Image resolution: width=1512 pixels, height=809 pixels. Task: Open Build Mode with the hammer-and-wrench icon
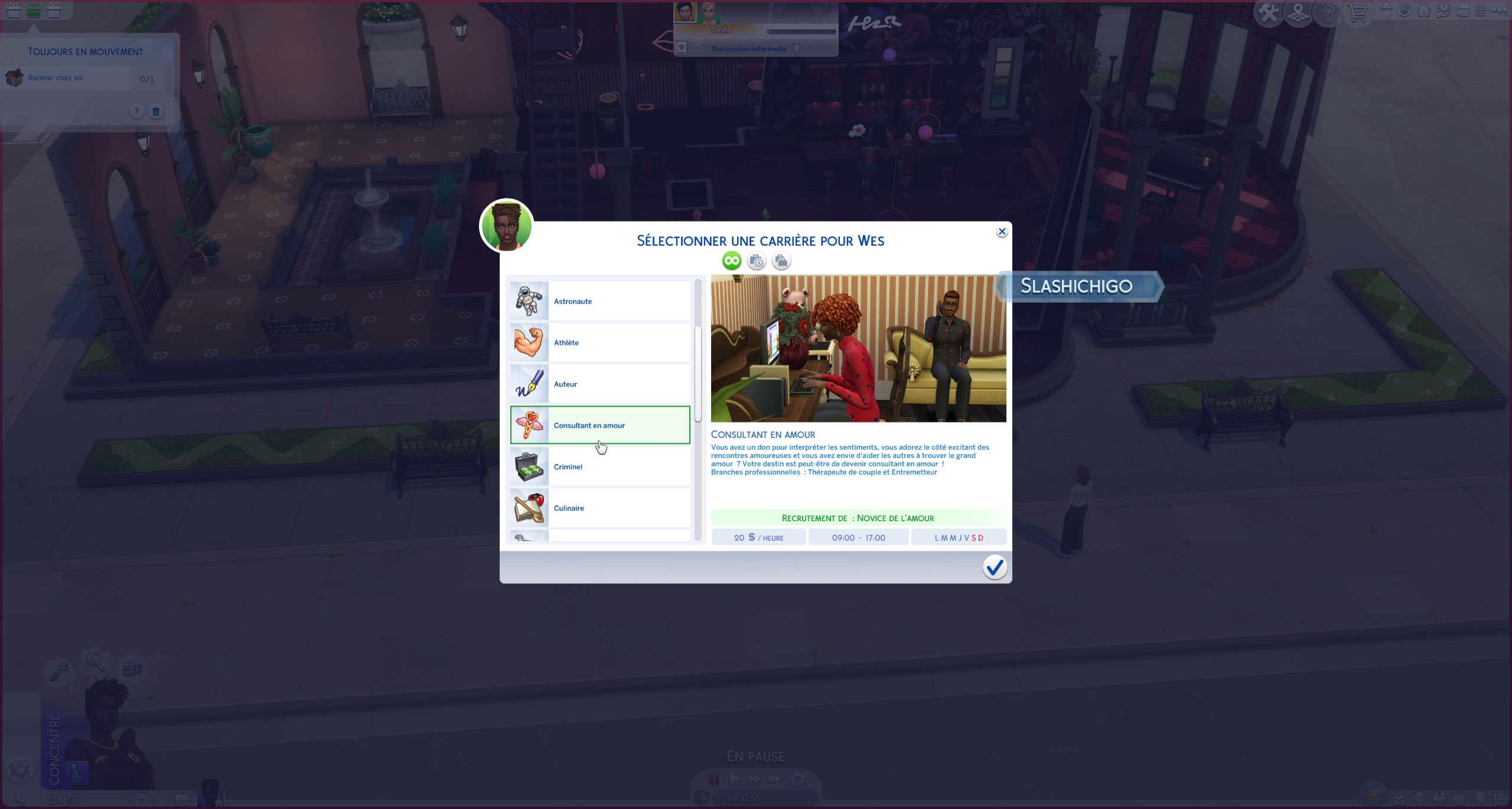[1268, 12]
